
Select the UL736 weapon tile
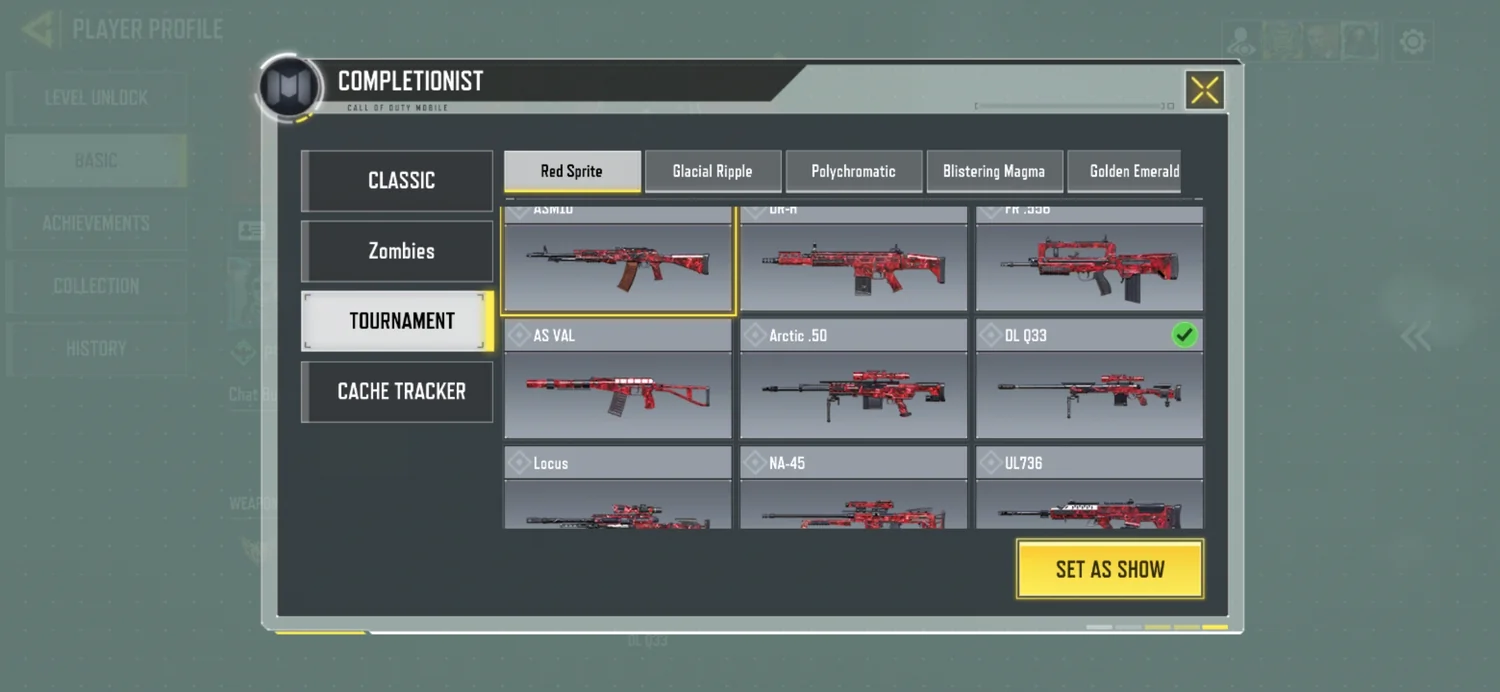(1089, 488)
